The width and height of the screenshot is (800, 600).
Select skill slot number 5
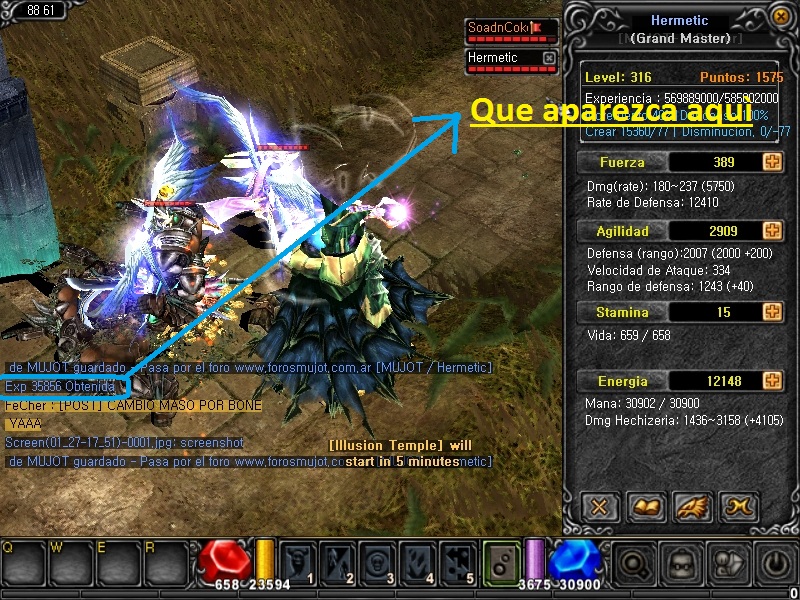tap(458, 562)
